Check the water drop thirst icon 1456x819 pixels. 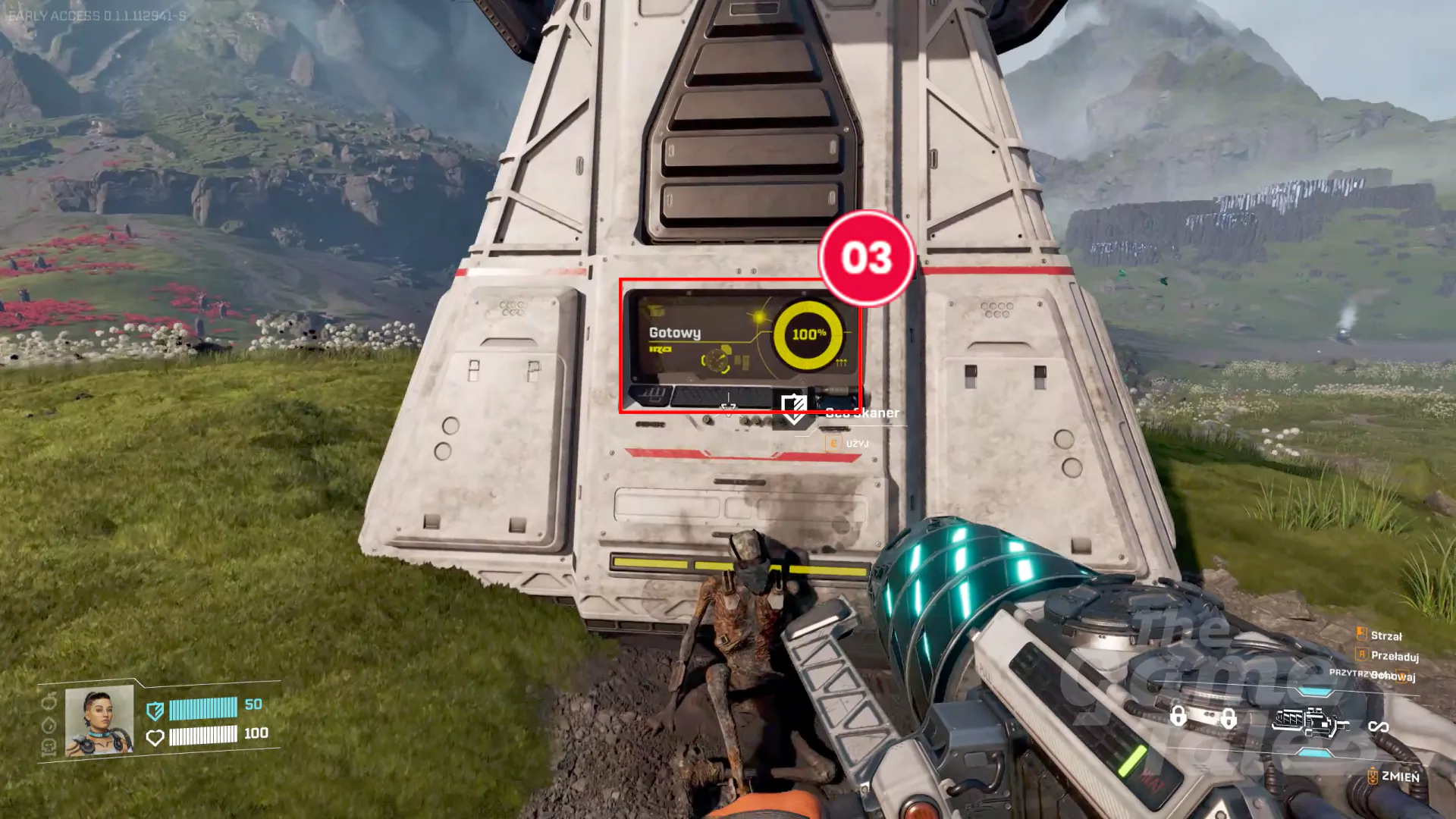[x=49, y=725]
